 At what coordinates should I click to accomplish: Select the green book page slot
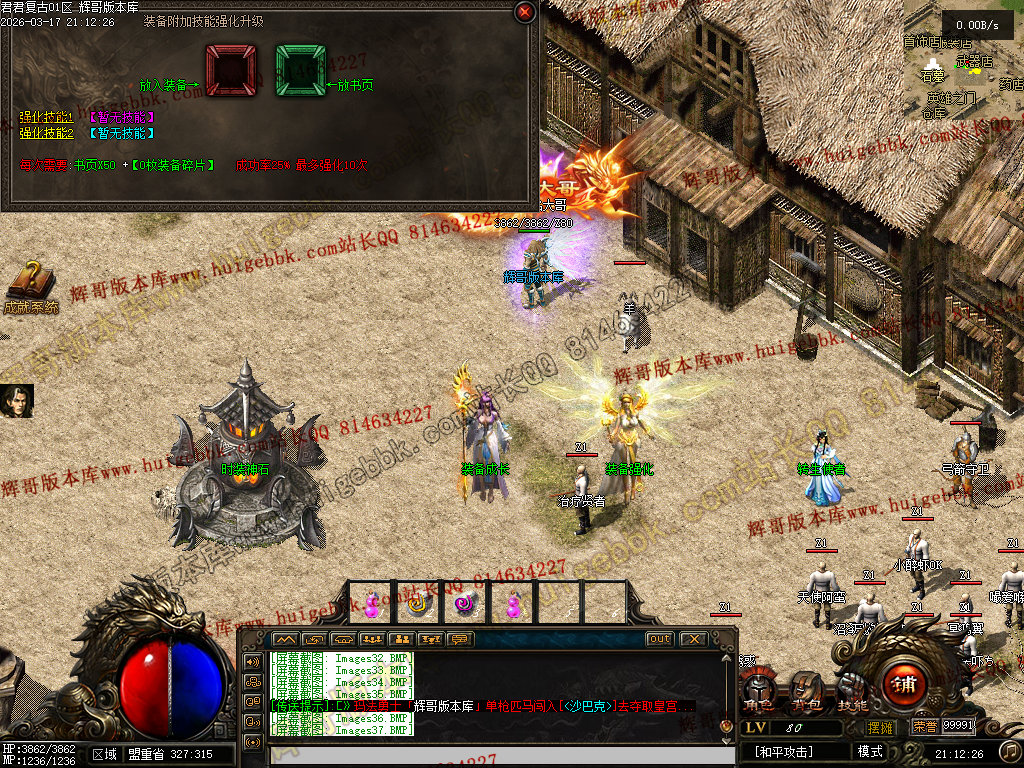click(301, 69)
